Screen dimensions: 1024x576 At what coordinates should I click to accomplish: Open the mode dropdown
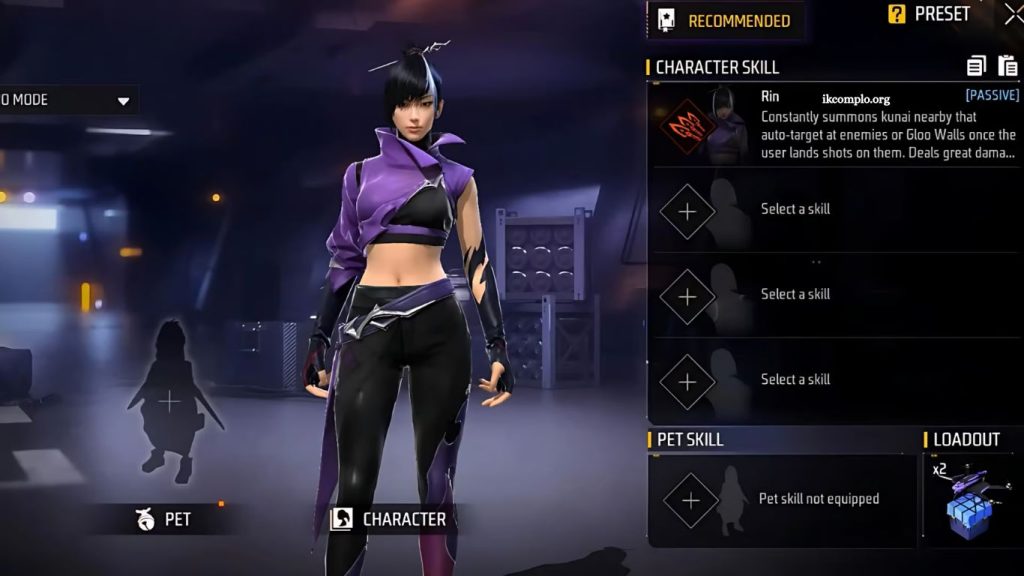click(124, 100)
